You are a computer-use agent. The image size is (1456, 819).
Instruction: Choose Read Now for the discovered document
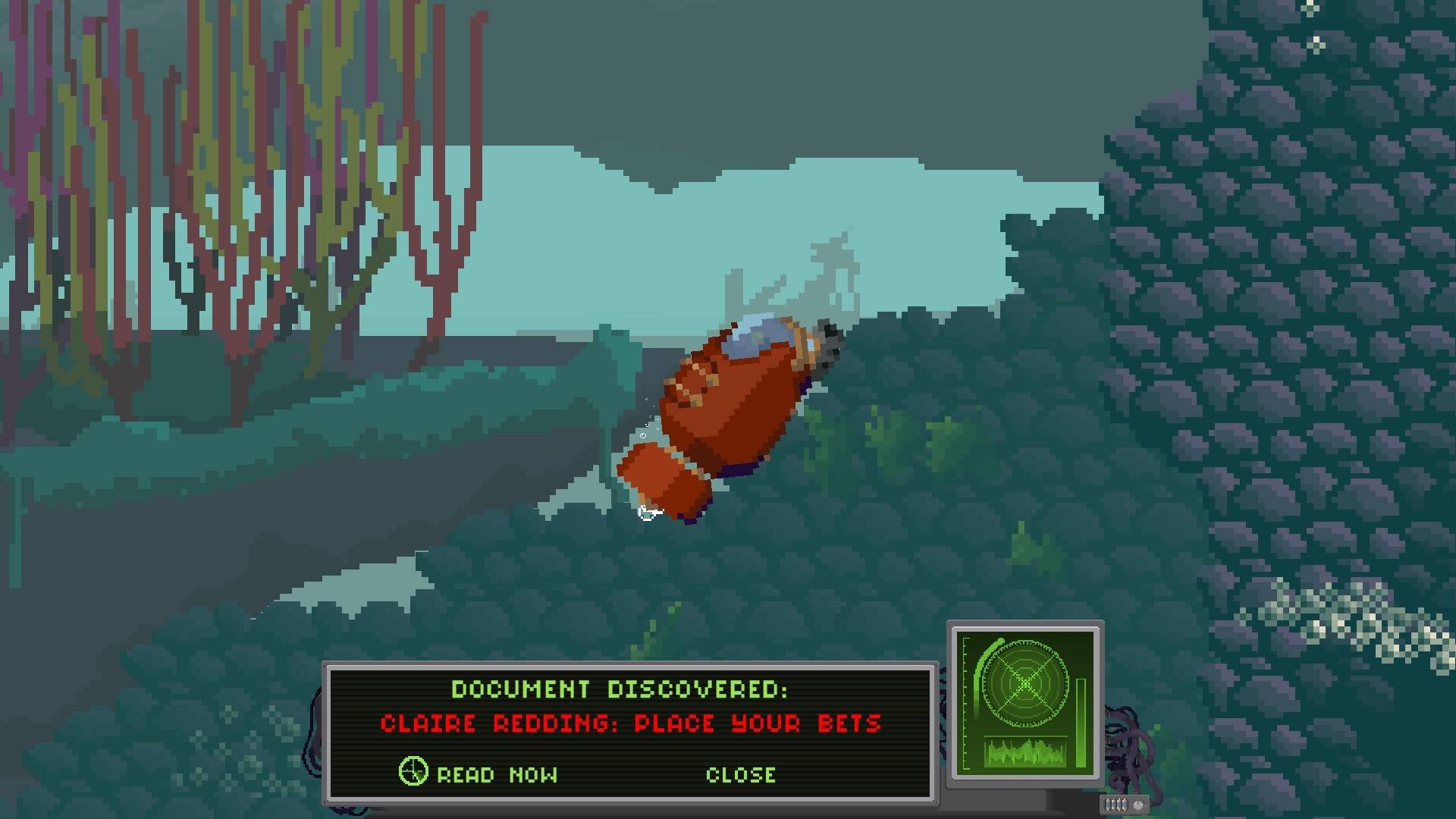496,774
